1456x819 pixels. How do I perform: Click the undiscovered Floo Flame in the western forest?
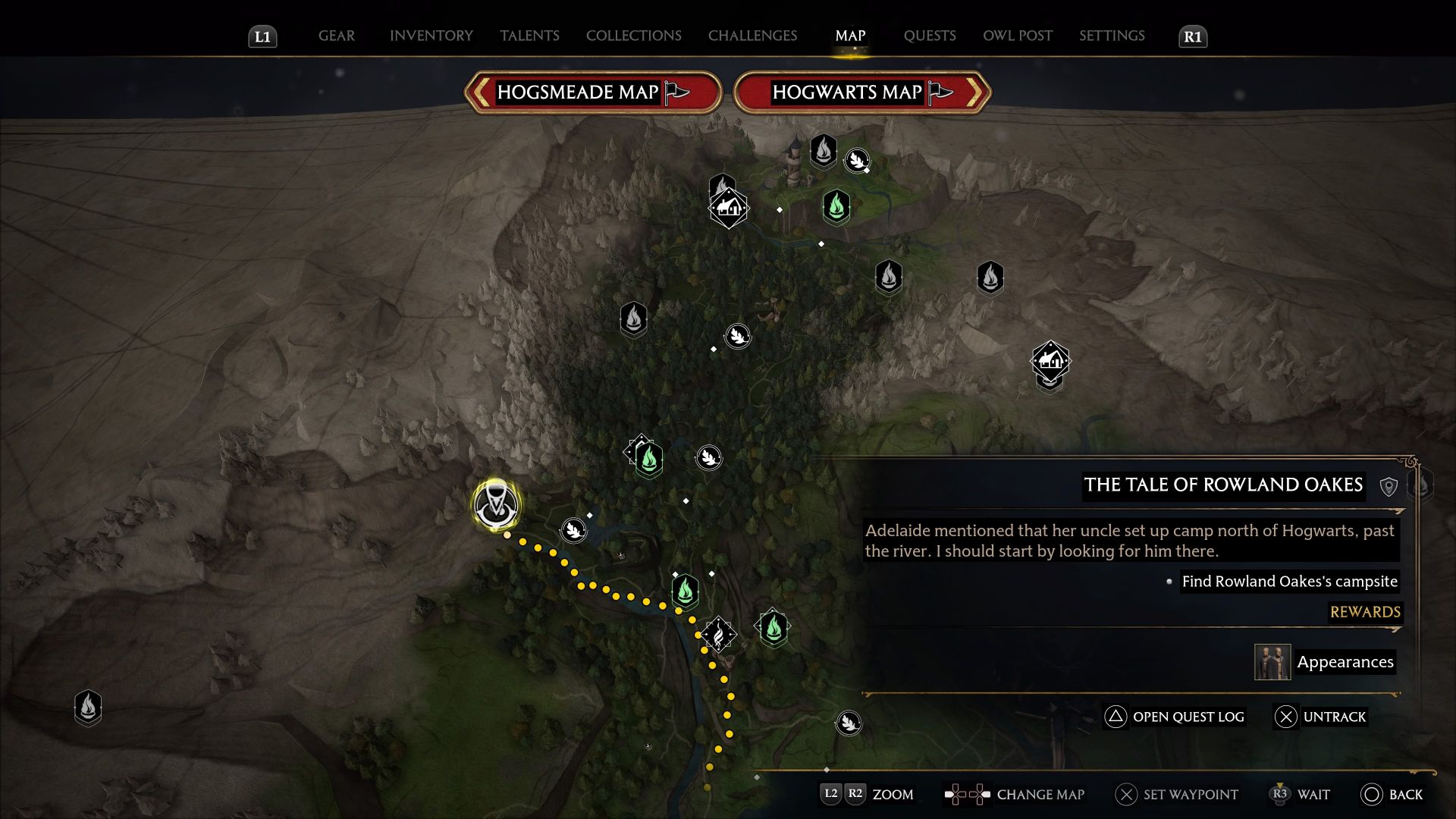pyautogui.click(x=634, y=318)
